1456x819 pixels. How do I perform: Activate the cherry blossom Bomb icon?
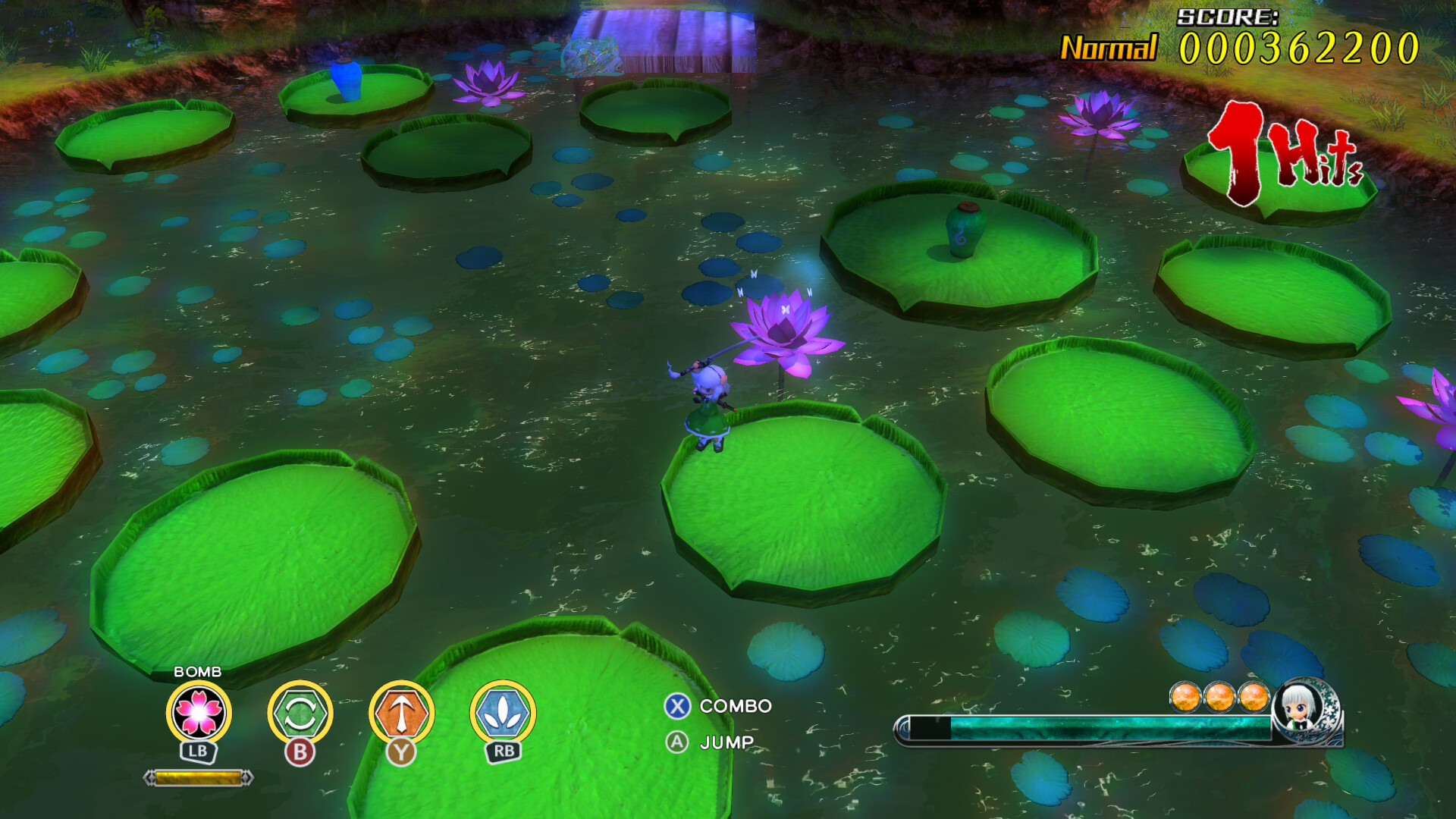pyautogui.click(x=198, y=712)
